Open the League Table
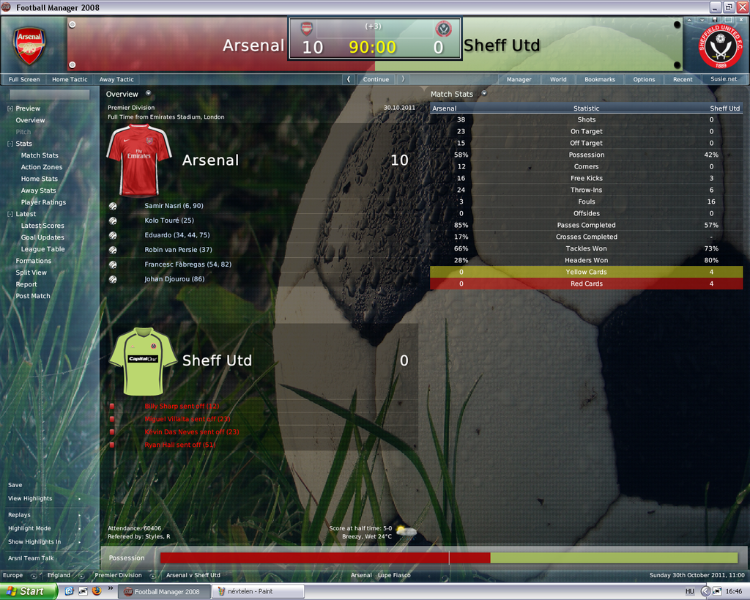The image size is (750, 600). click(x=43, y=249)
